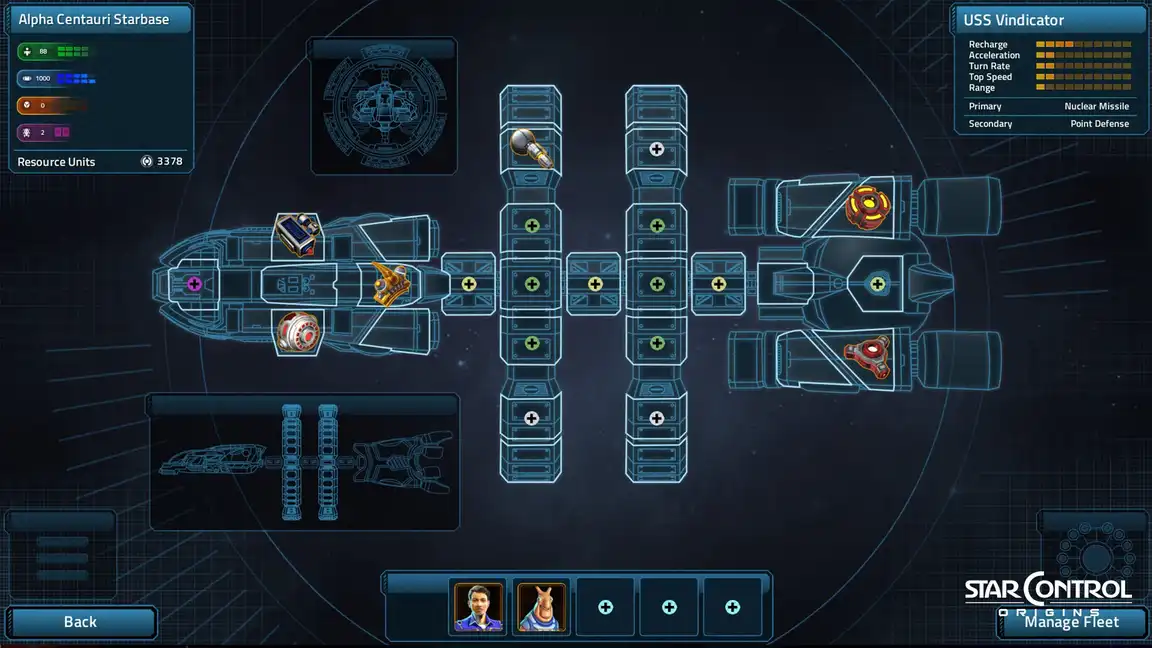Open the ship side-view blueprint thumbnail
This screenshot has width=1152, height=648.
[x=303, y=462]
